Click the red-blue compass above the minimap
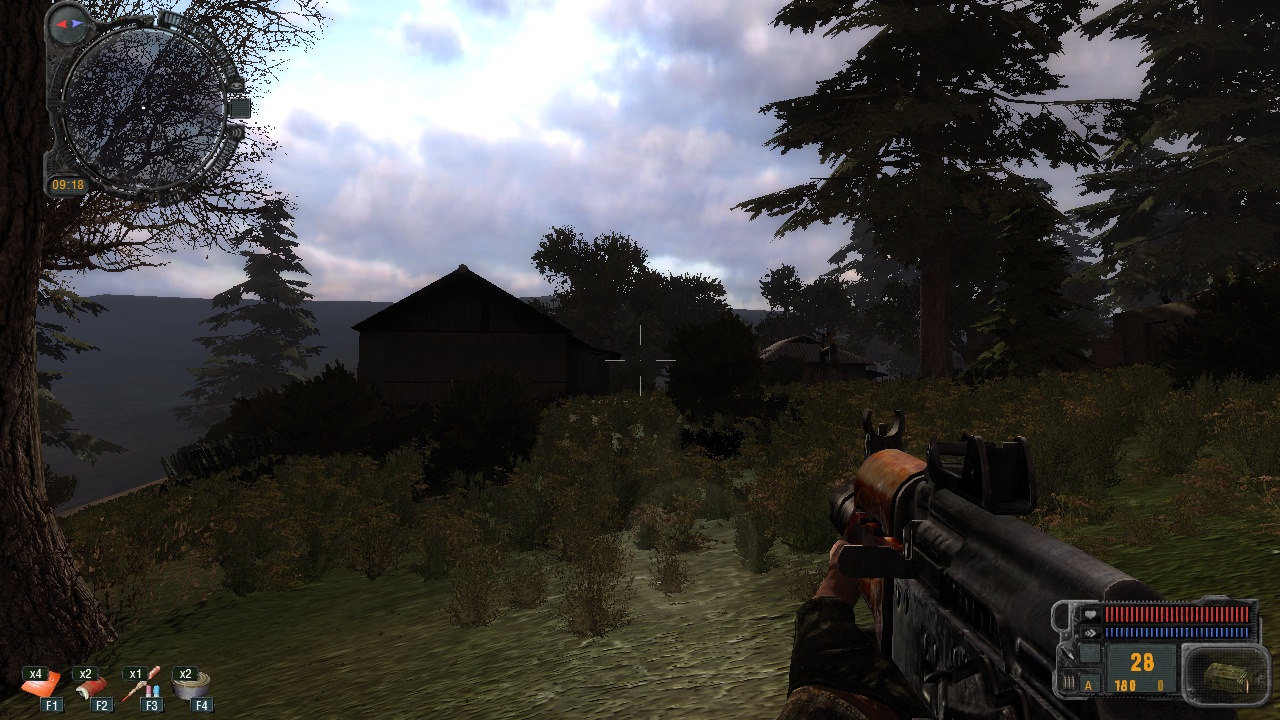Image resolution: width=1280 pixels, height=720 pixels. (69, 23)
